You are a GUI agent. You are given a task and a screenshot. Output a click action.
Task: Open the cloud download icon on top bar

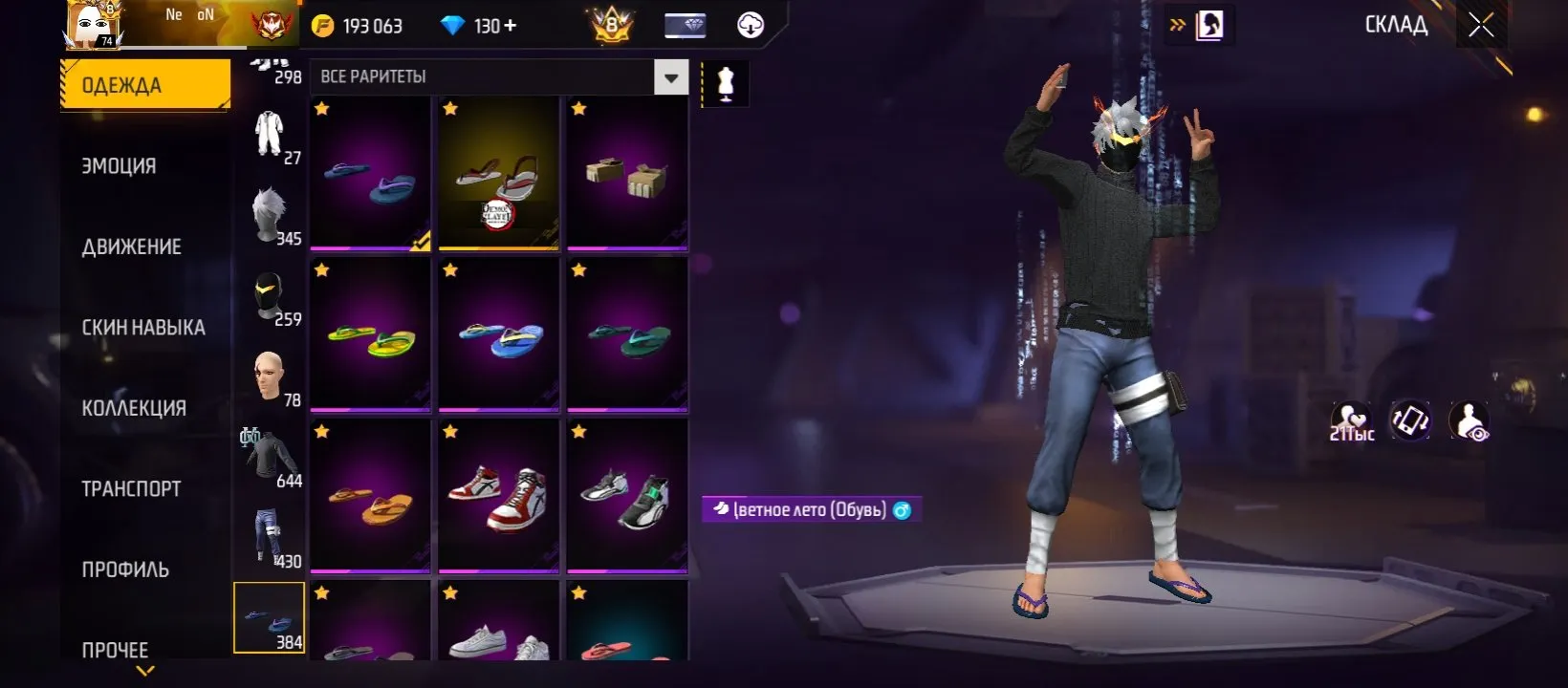coord(749,25)
